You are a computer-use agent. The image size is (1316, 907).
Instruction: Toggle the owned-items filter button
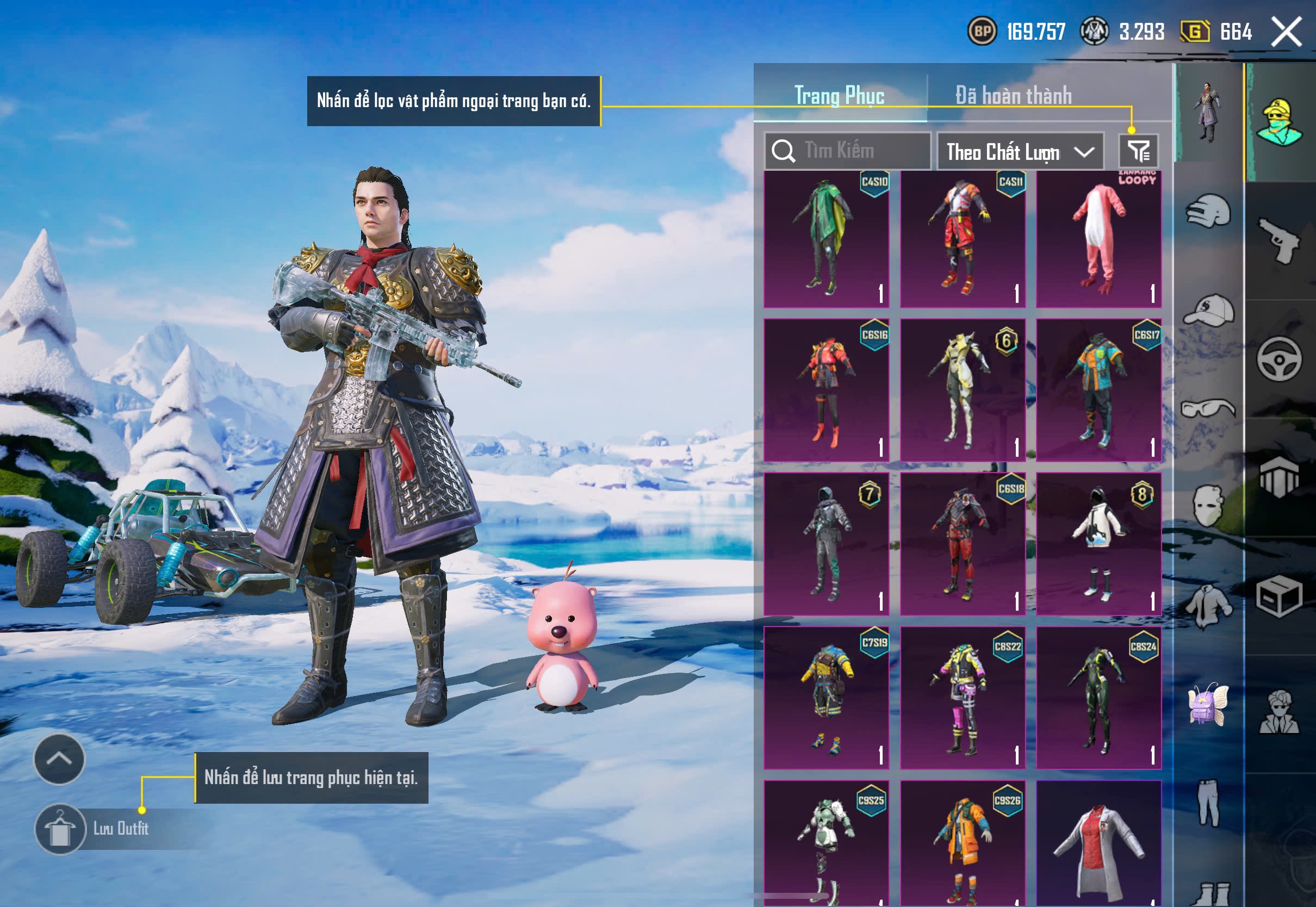click(x=1138, y=151)
